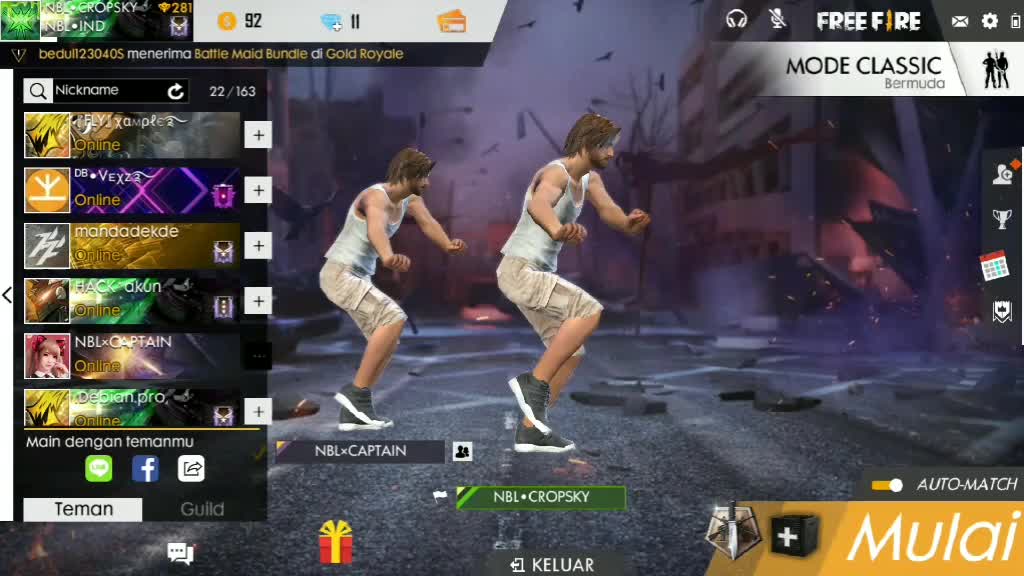Viewport: 1024px width, 576px height.
Task: Toggle the microphone mute icon
Action: 777,19
